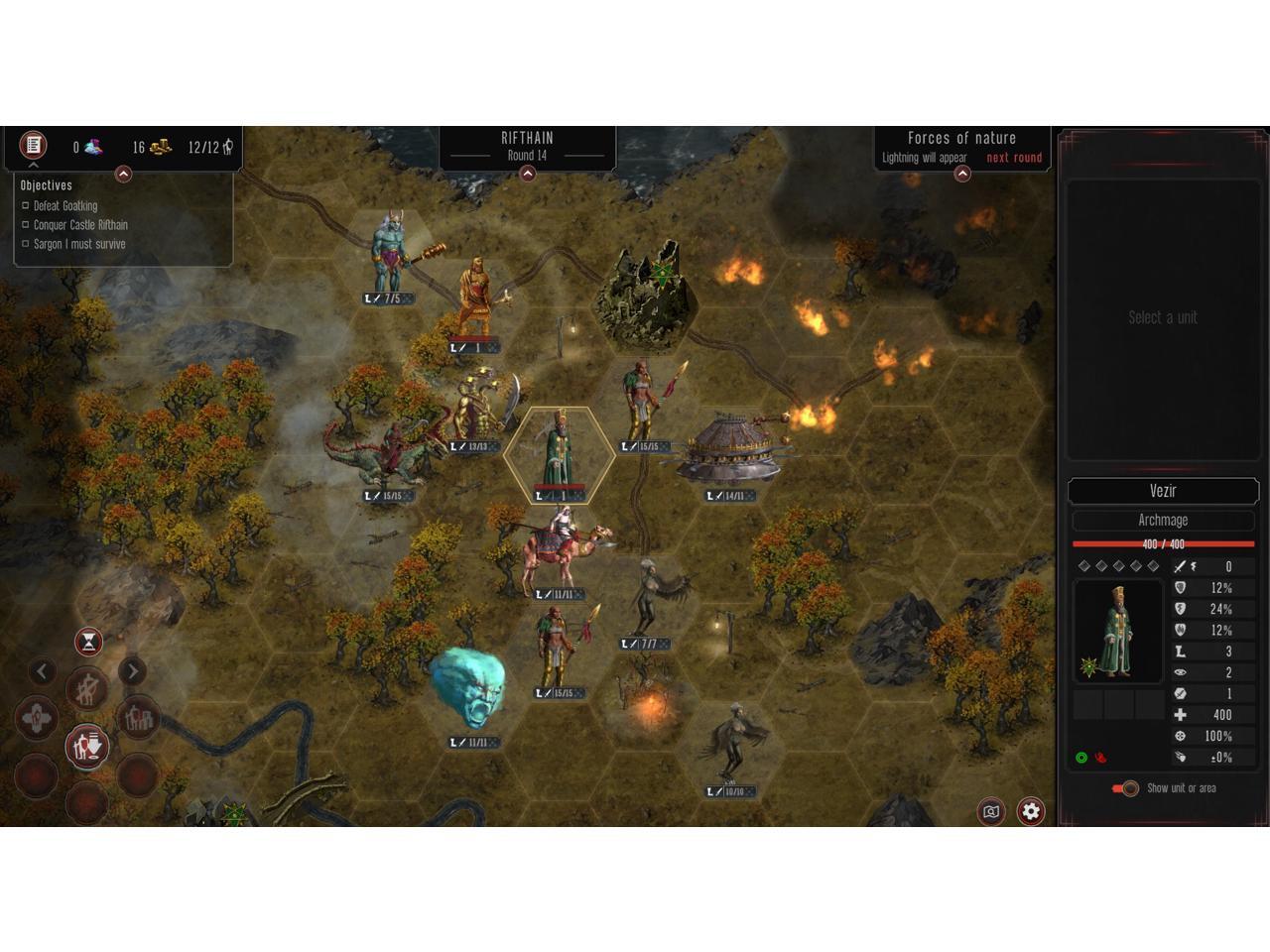Open the objectives scroll icon

coord(33,146)
